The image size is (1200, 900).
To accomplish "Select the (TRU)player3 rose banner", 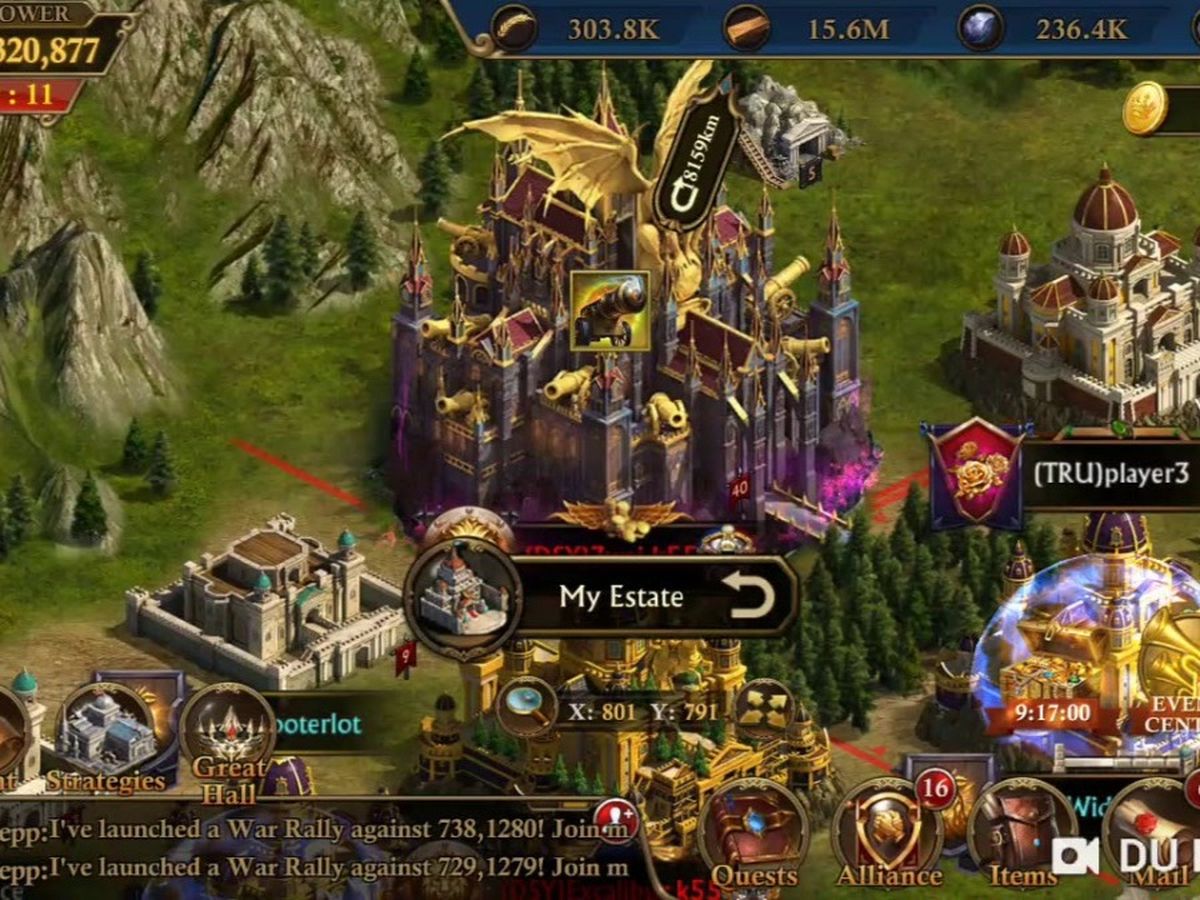I will (x=977, y=474).
